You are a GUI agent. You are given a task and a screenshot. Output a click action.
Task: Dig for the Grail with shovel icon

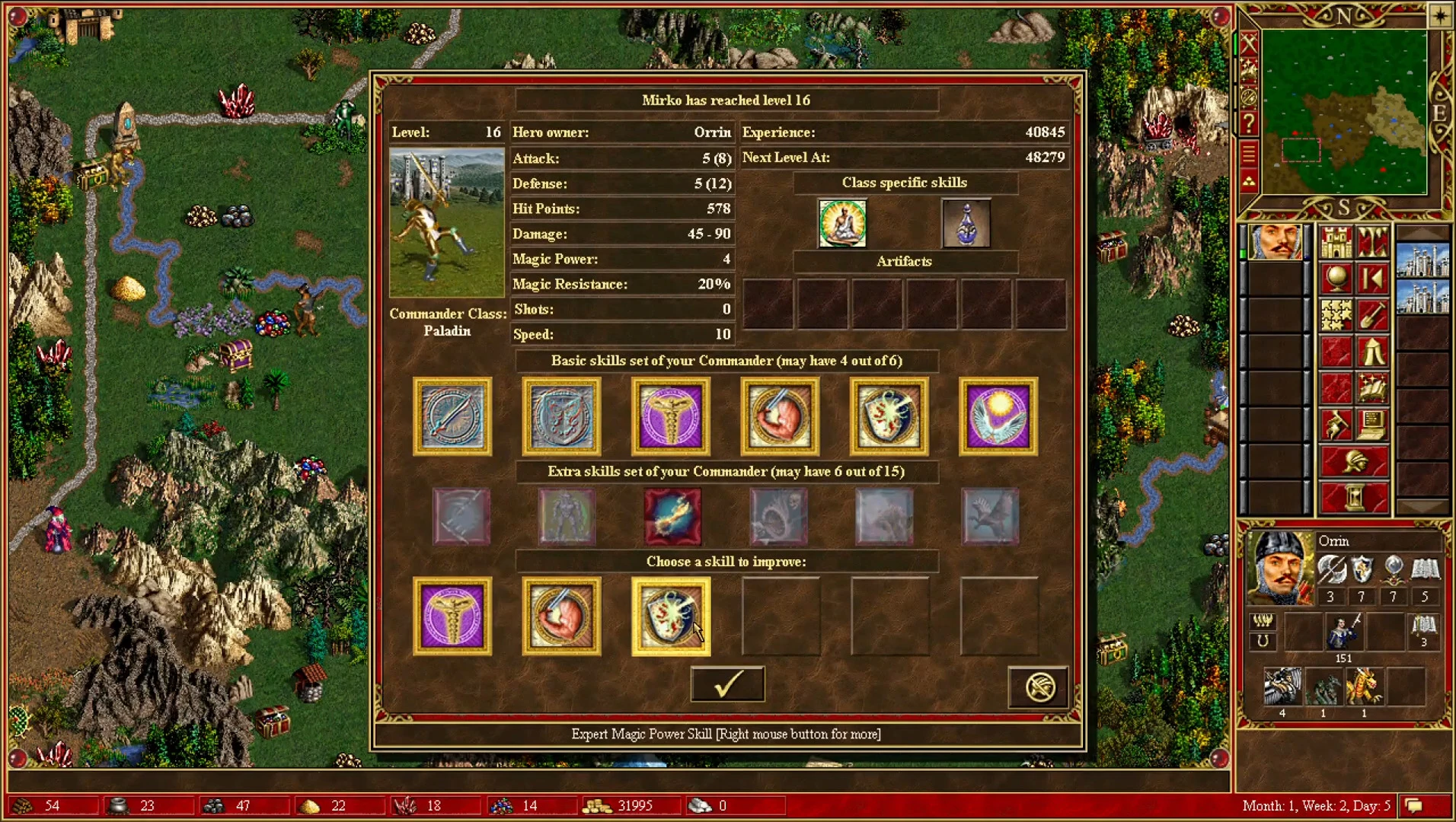1371,315
